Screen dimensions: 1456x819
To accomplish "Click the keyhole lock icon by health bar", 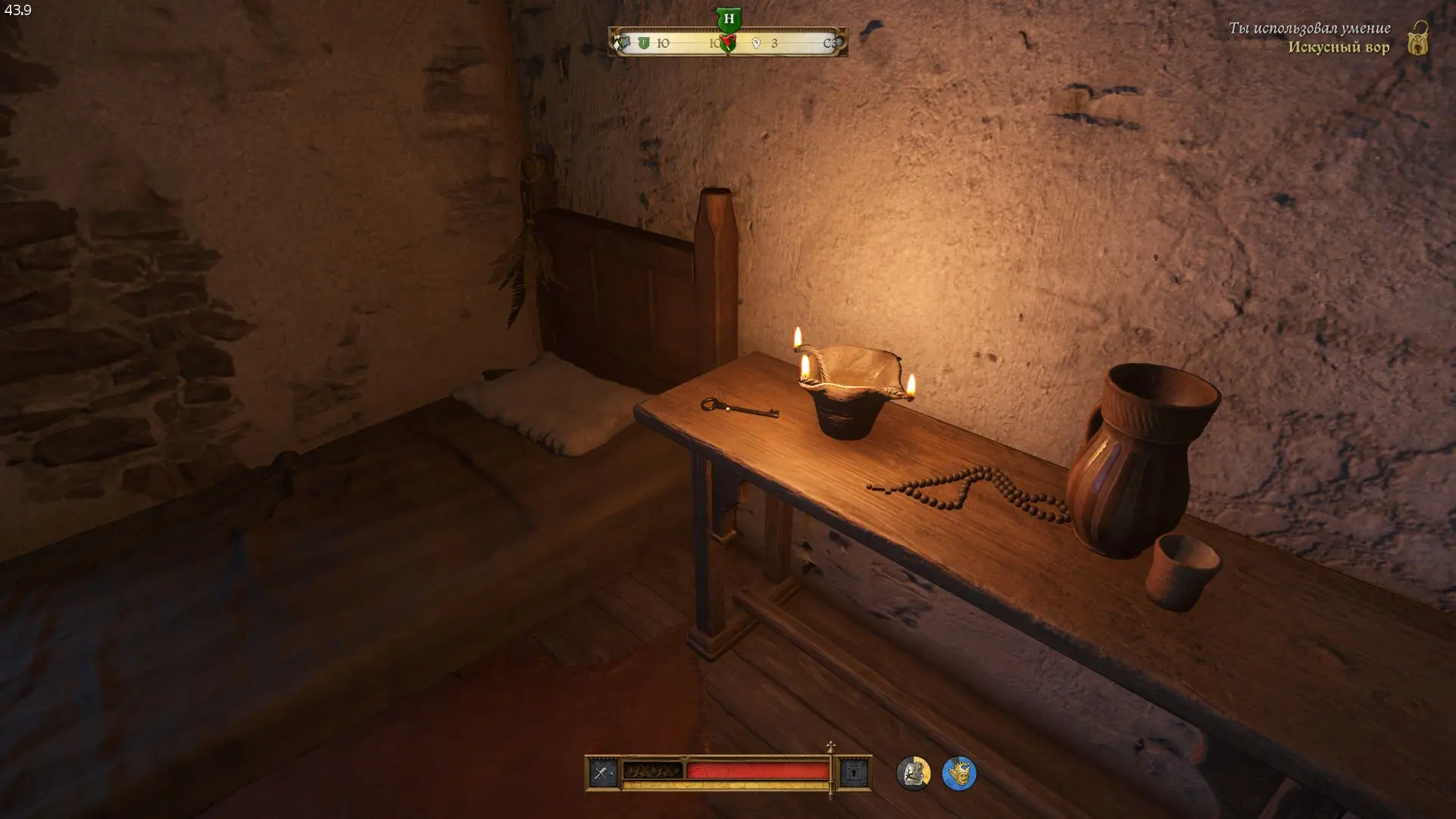I will (x=854, y=773).
